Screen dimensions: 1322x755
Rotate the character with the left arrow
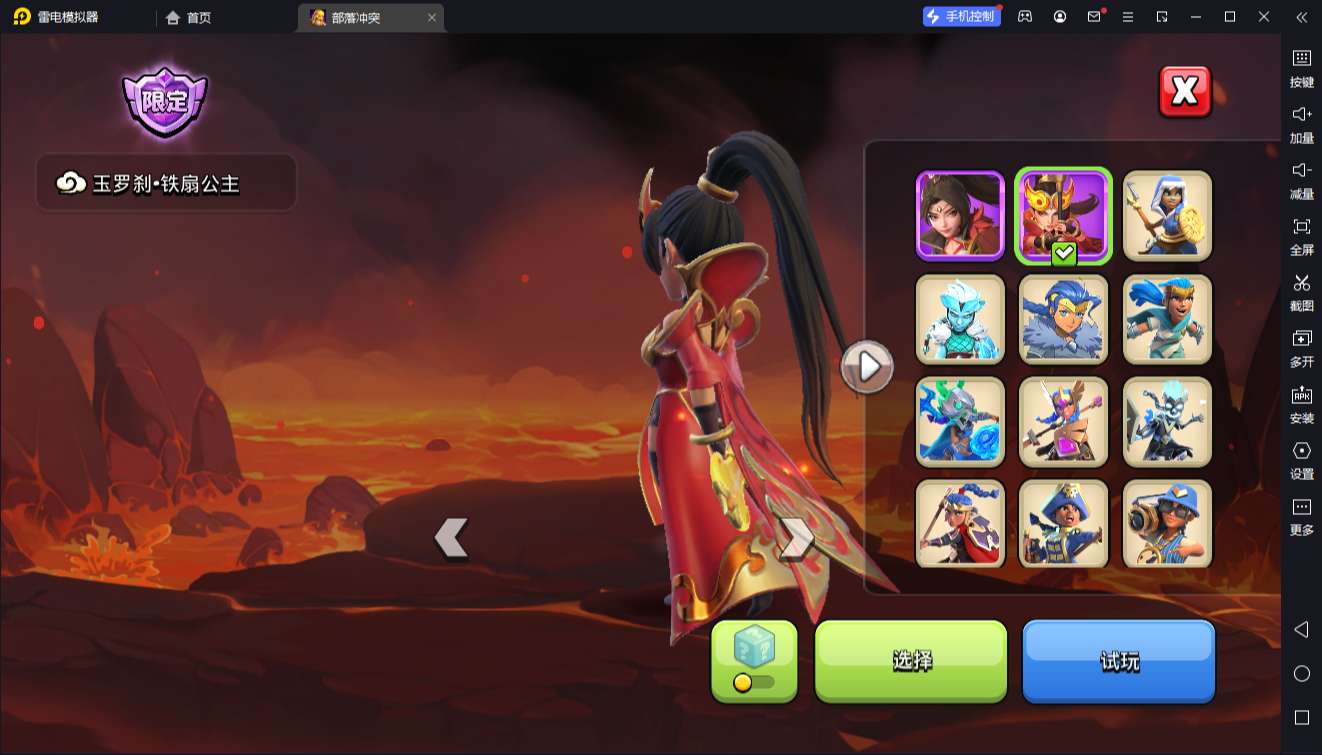[x=451, y=538]
